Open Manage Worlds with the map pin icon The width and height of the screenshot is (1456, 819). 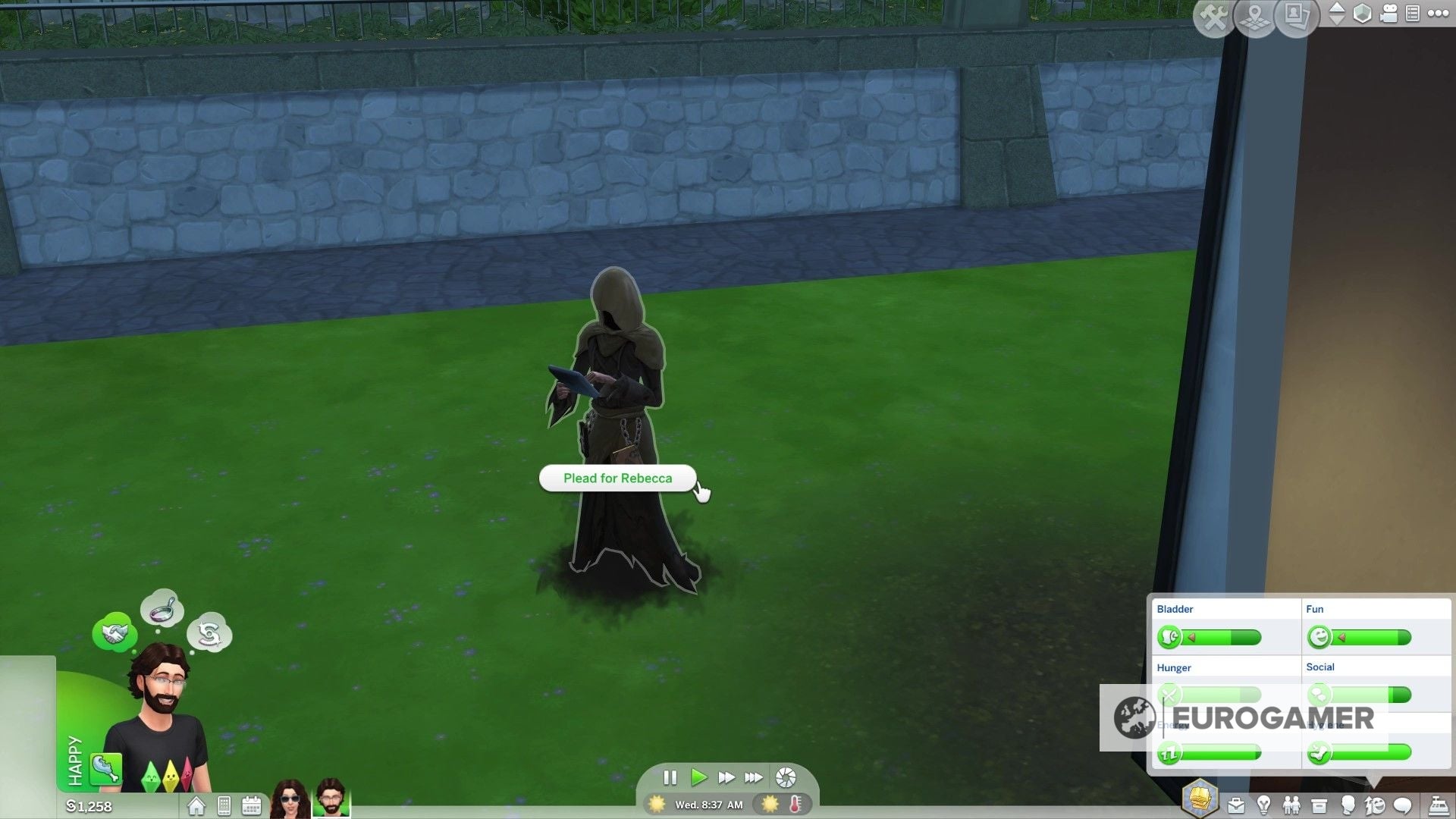[1254, 17]
